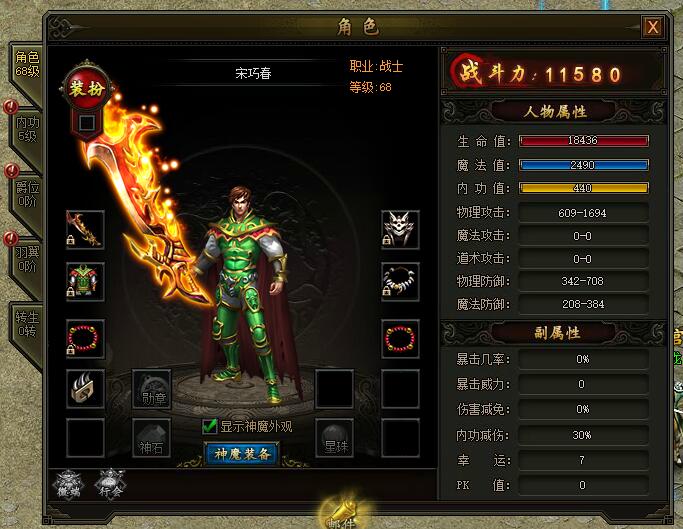Close the character panel

pyautogui.click(x=653, y=27)
